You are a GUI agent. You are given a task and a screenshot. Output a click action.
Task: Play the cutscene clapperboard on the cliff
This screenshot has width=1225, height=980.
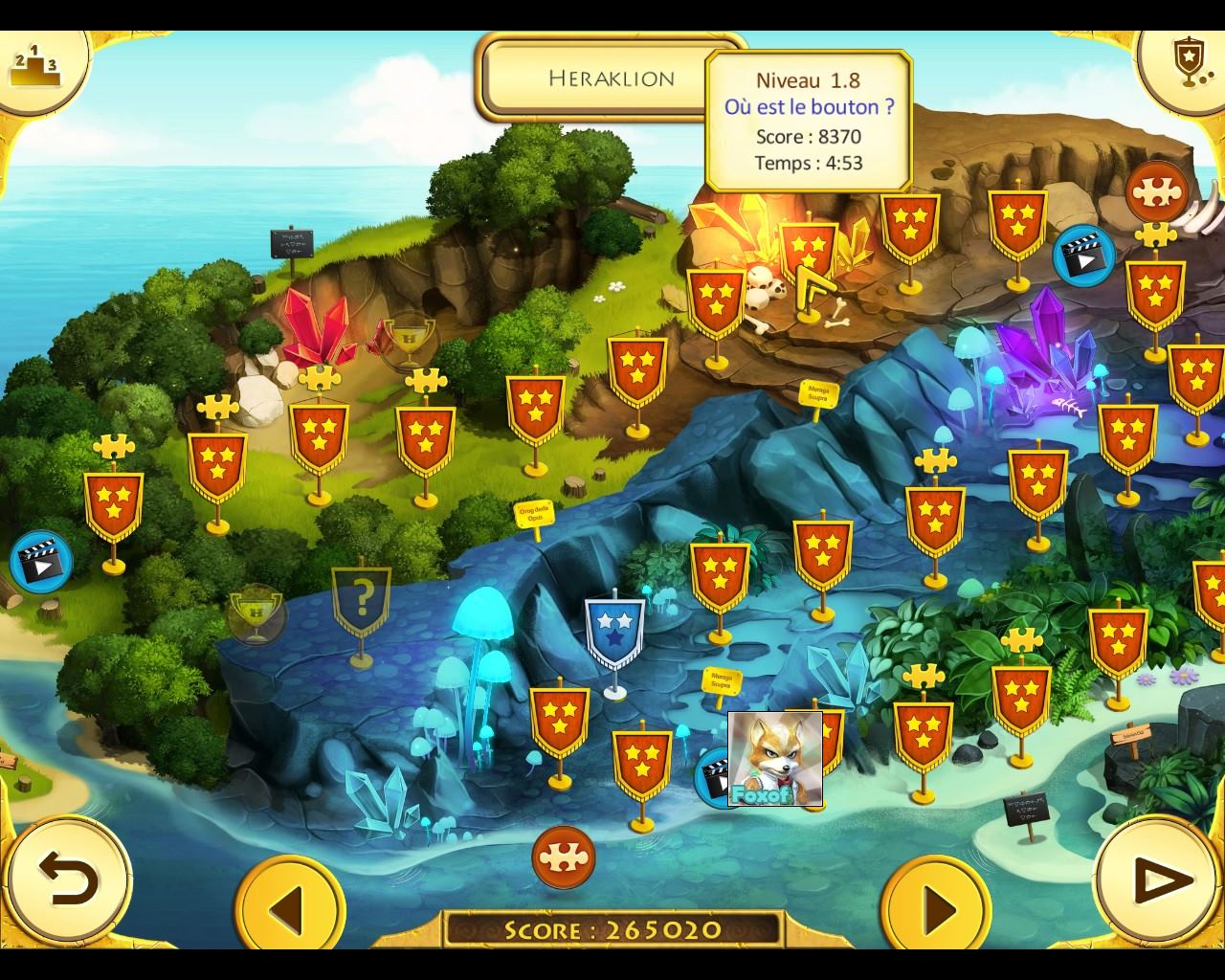[1083, 256]
